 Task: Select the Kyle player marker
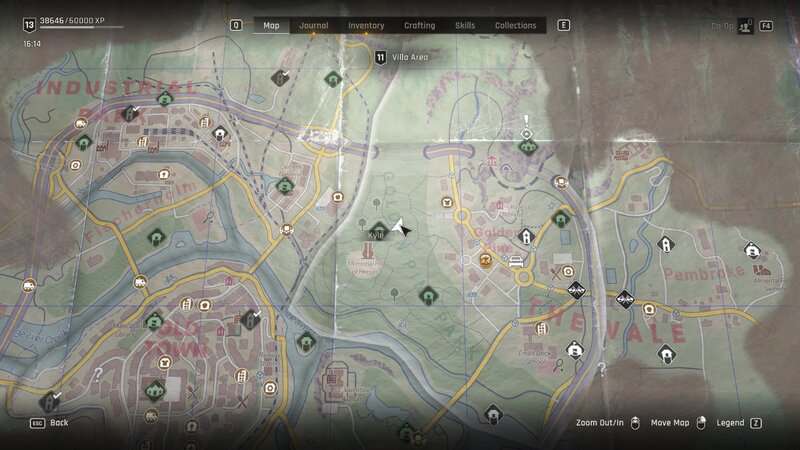[378, 230]
